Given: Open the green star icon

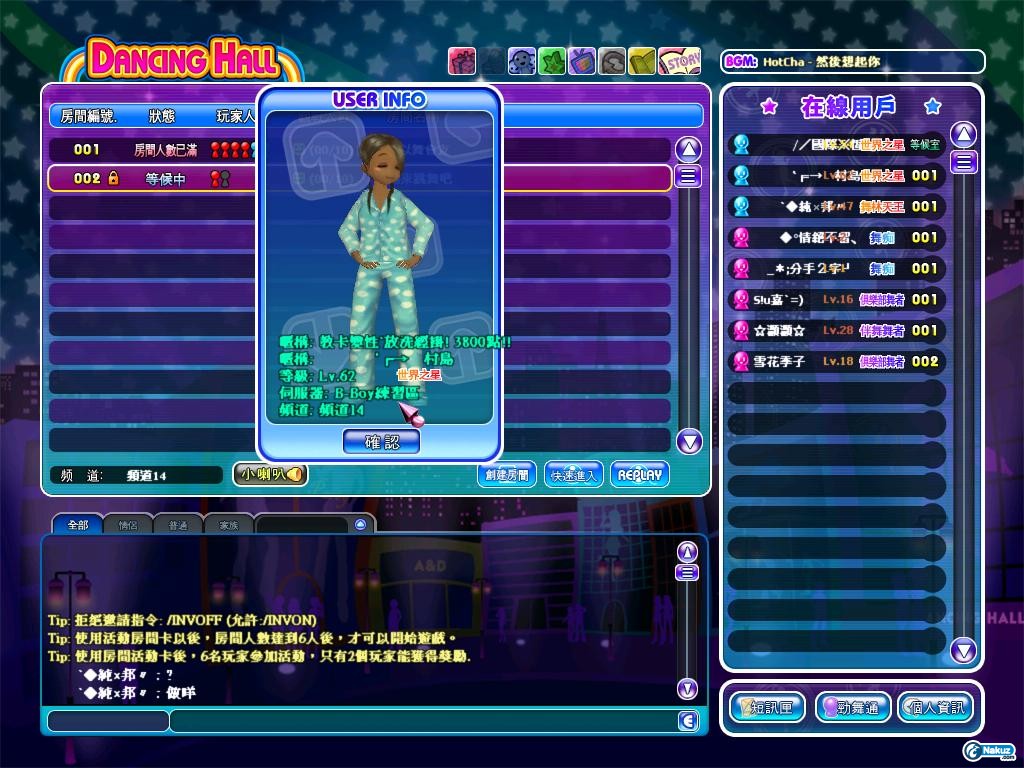Looking at the screenshot, I should [x=552, y=61].
